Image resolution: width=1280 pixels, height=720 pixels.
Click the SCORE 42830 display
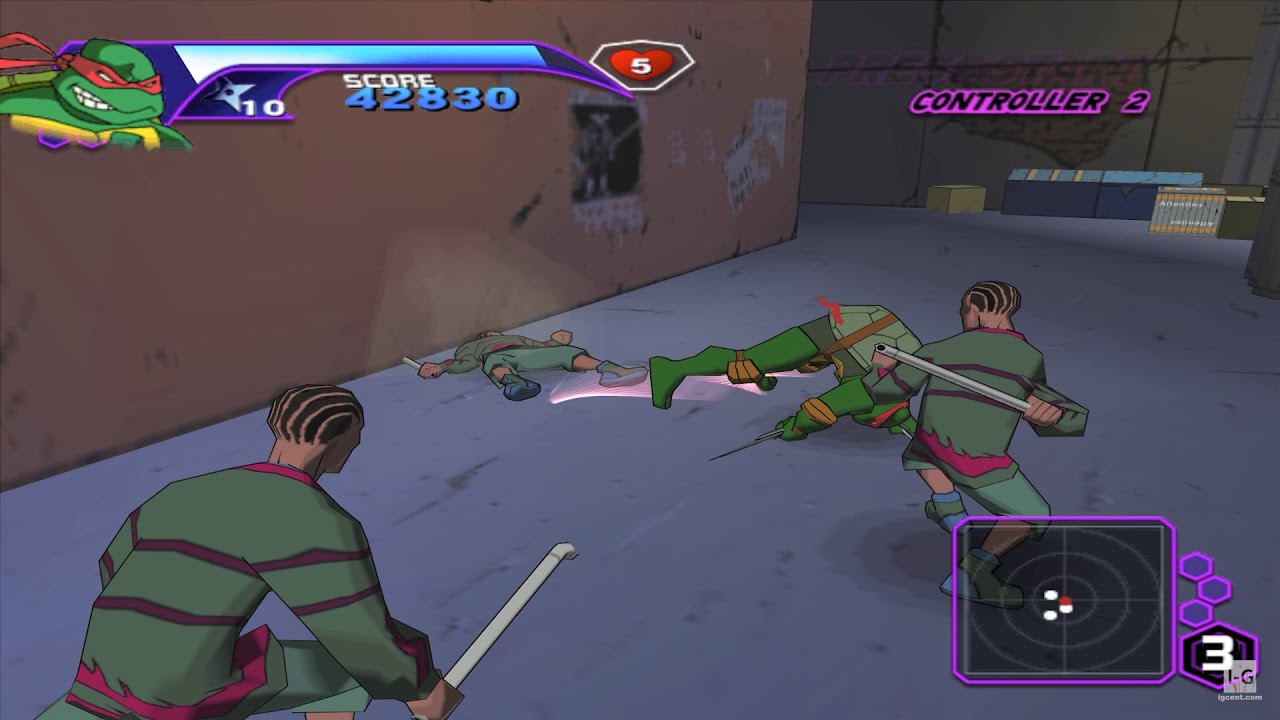click(x=430, y=94)
